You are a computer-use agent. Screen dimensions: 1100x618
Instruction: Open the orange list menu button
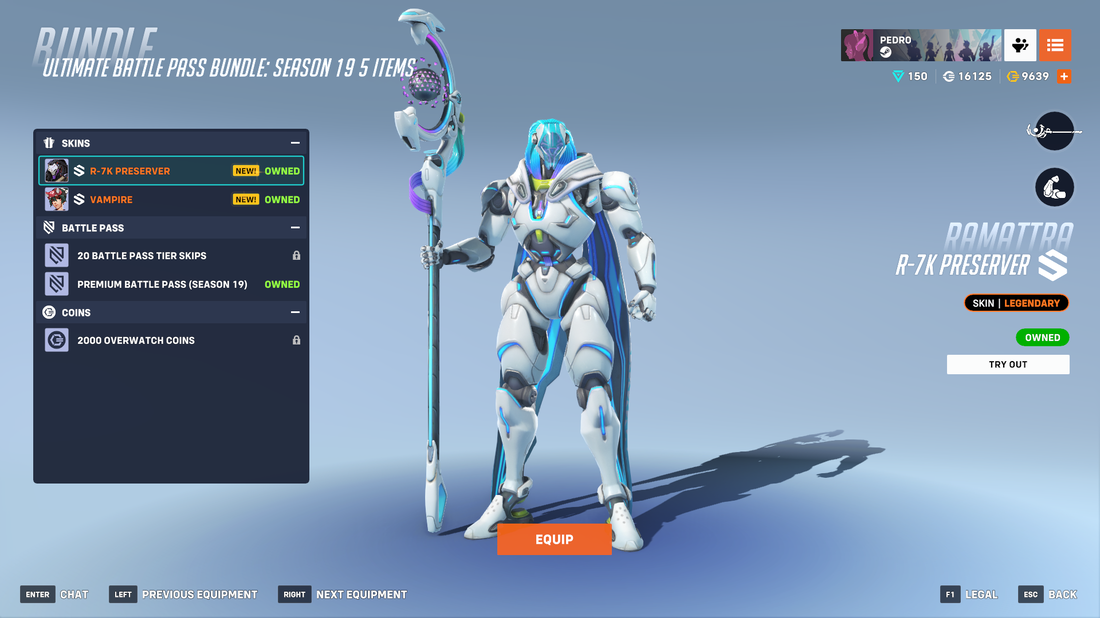click(1055, 45)
